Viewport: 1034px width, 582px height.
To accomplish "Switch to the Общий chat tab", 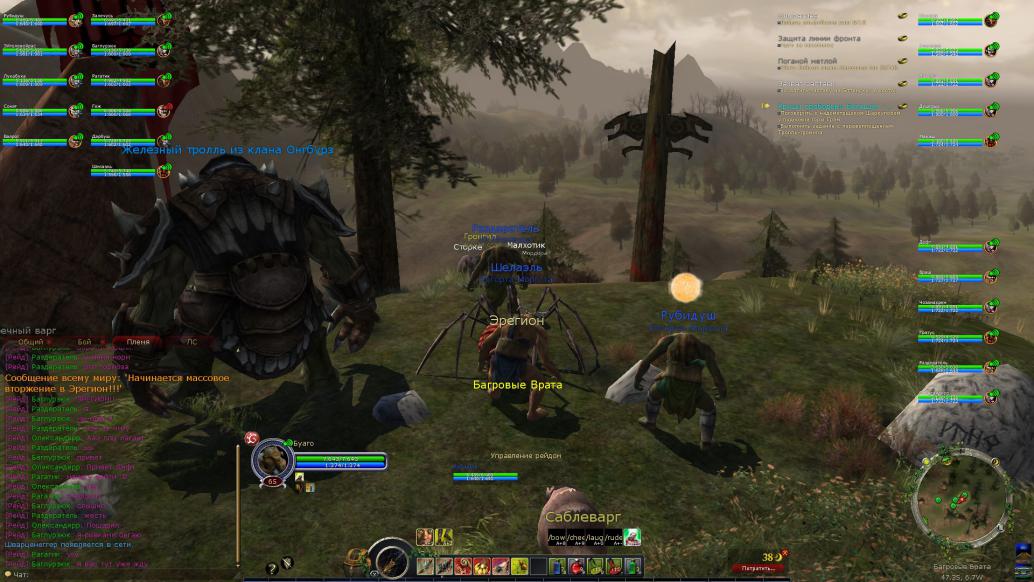I will click(30, 342).
